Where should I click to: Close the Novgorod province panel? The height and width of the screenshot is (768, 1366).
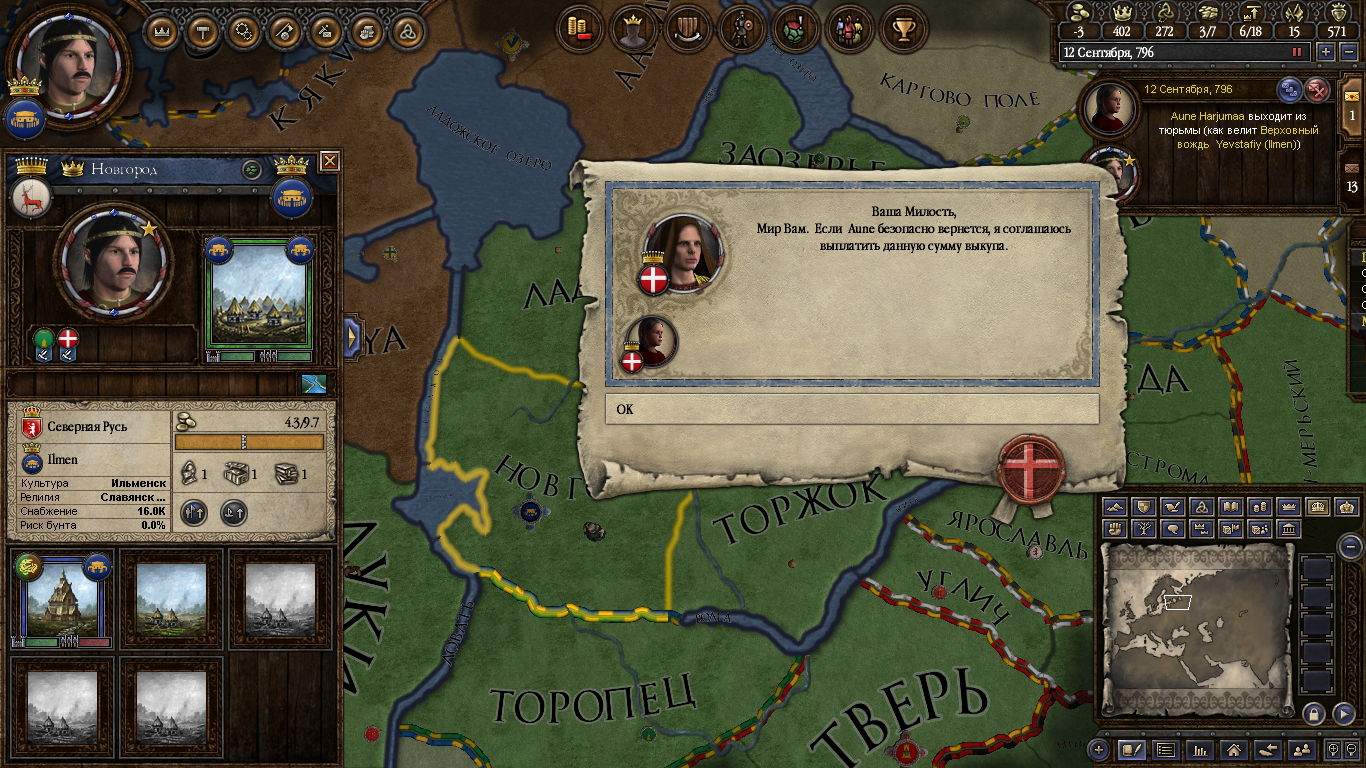pyautogui.click(x=329, y=161)
